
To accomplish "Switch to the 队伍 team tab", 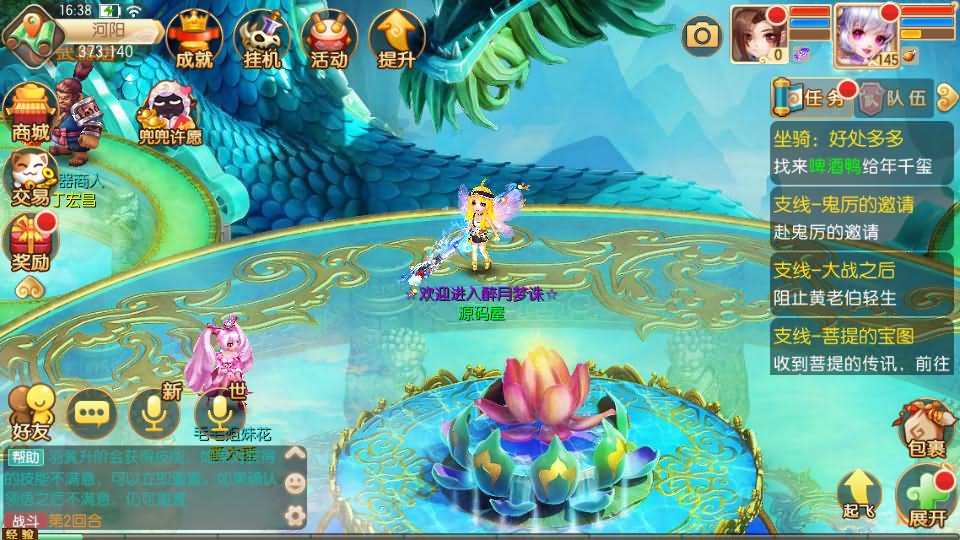I will 895,98.
